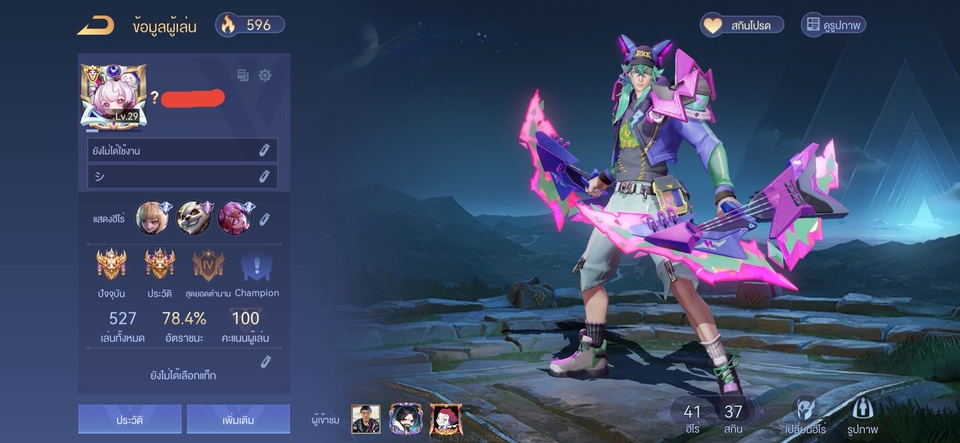Tap the player avatar with Lv.29 badge

tap(114, 97)
